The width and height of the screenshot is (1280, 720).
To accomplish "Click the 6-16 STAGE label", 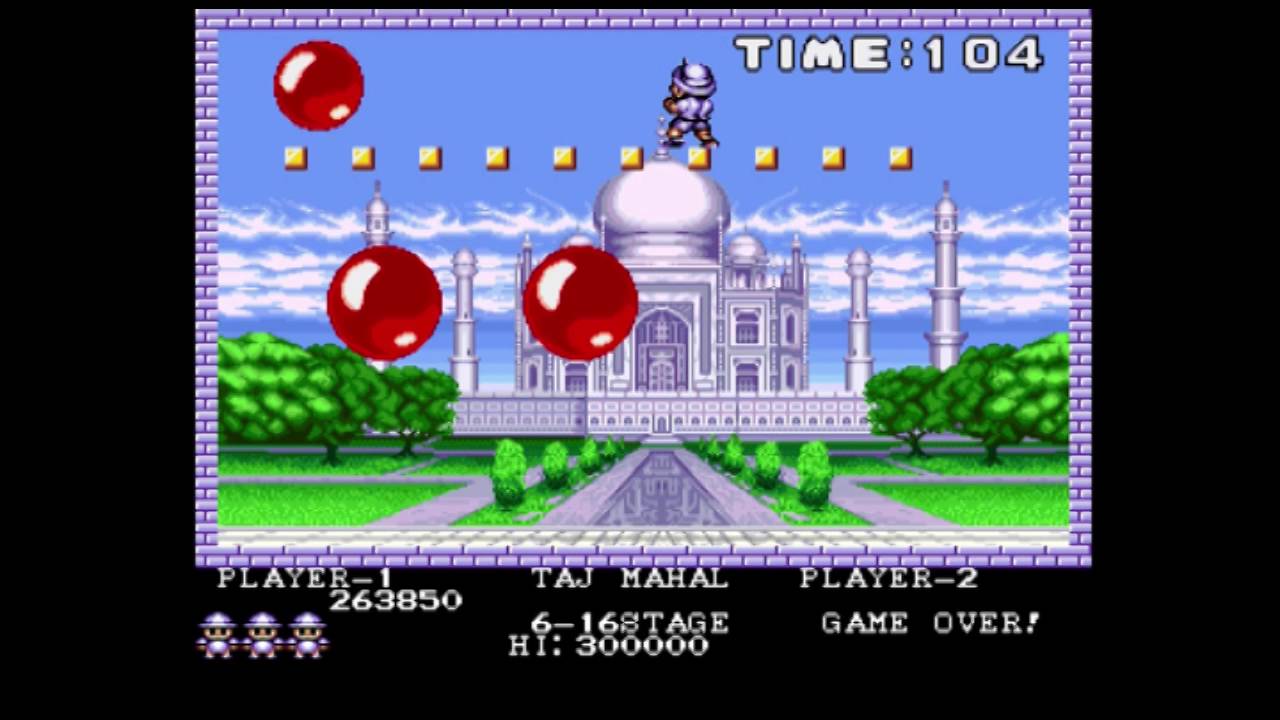I will click(x=630, y=622).
